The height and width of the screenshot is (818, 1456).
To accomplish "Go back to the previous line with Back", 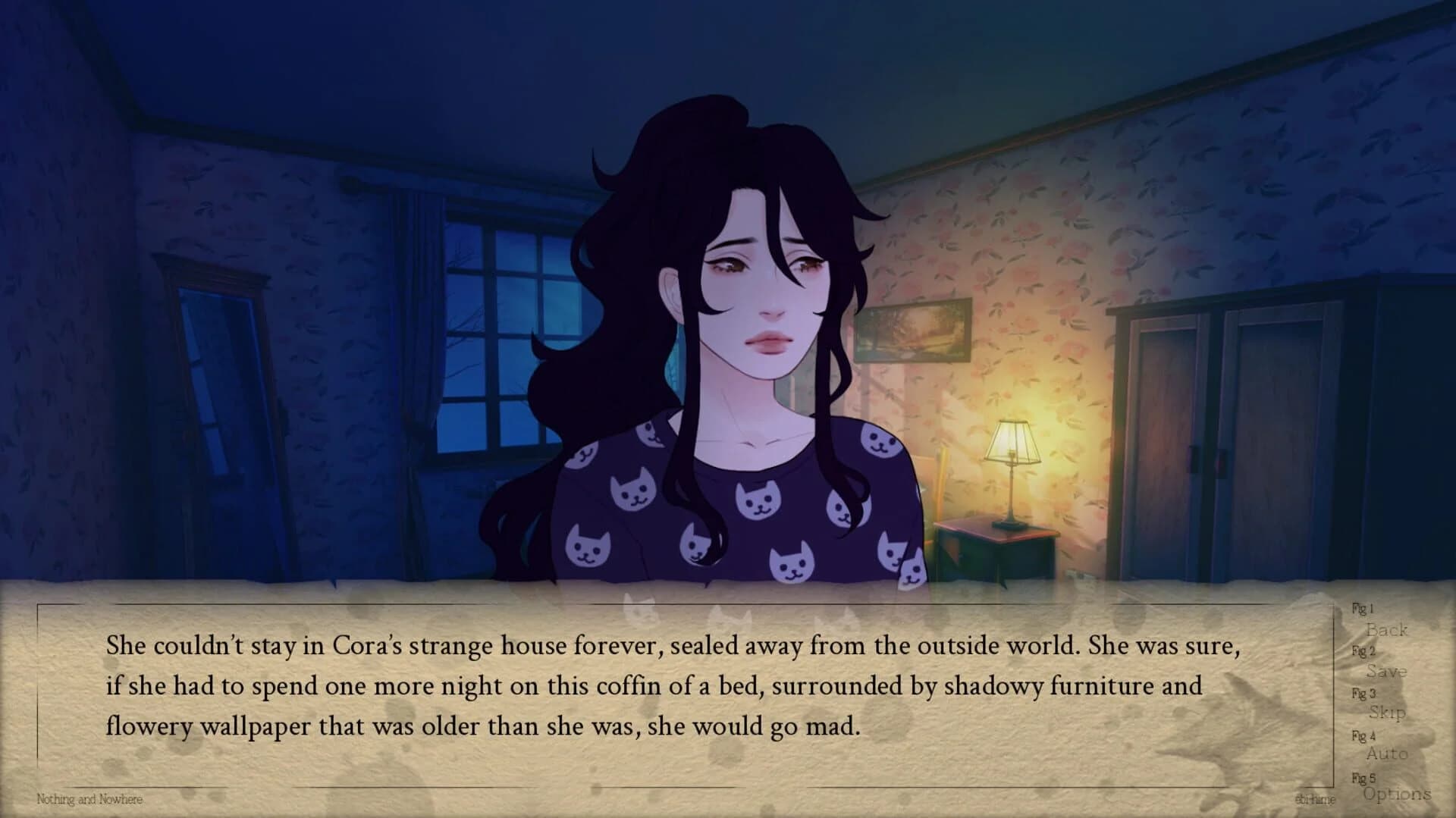I will coord(1389,631).
